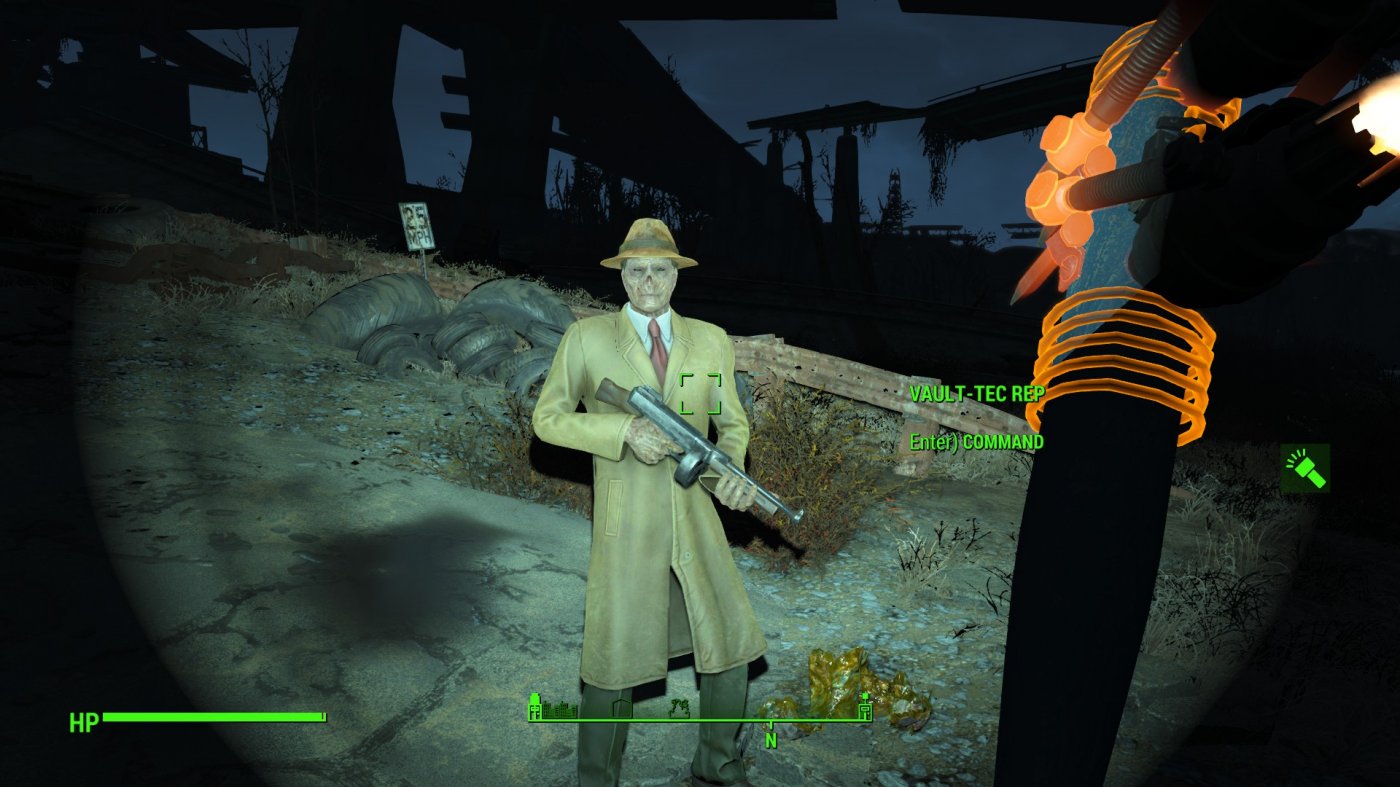Click the settlement marker left of compass center
The width and height of the screenshot is (1400, 787).
tap(622, 710)
